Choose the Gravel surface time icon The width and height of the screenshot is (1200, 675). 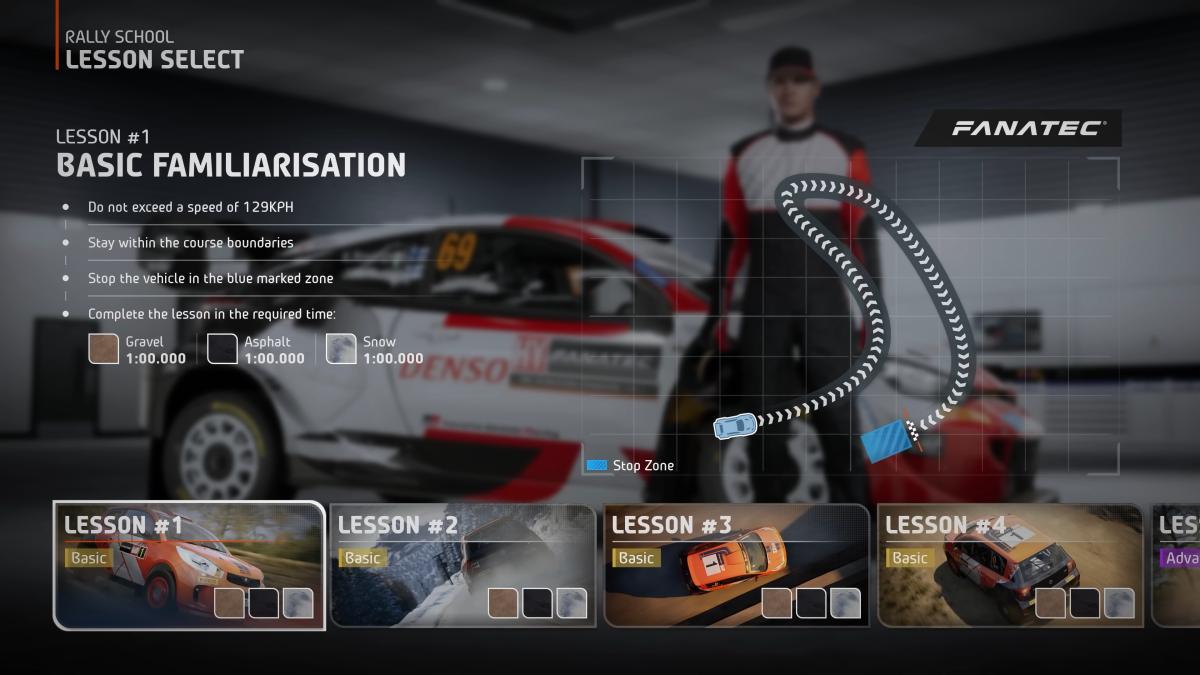104,349
